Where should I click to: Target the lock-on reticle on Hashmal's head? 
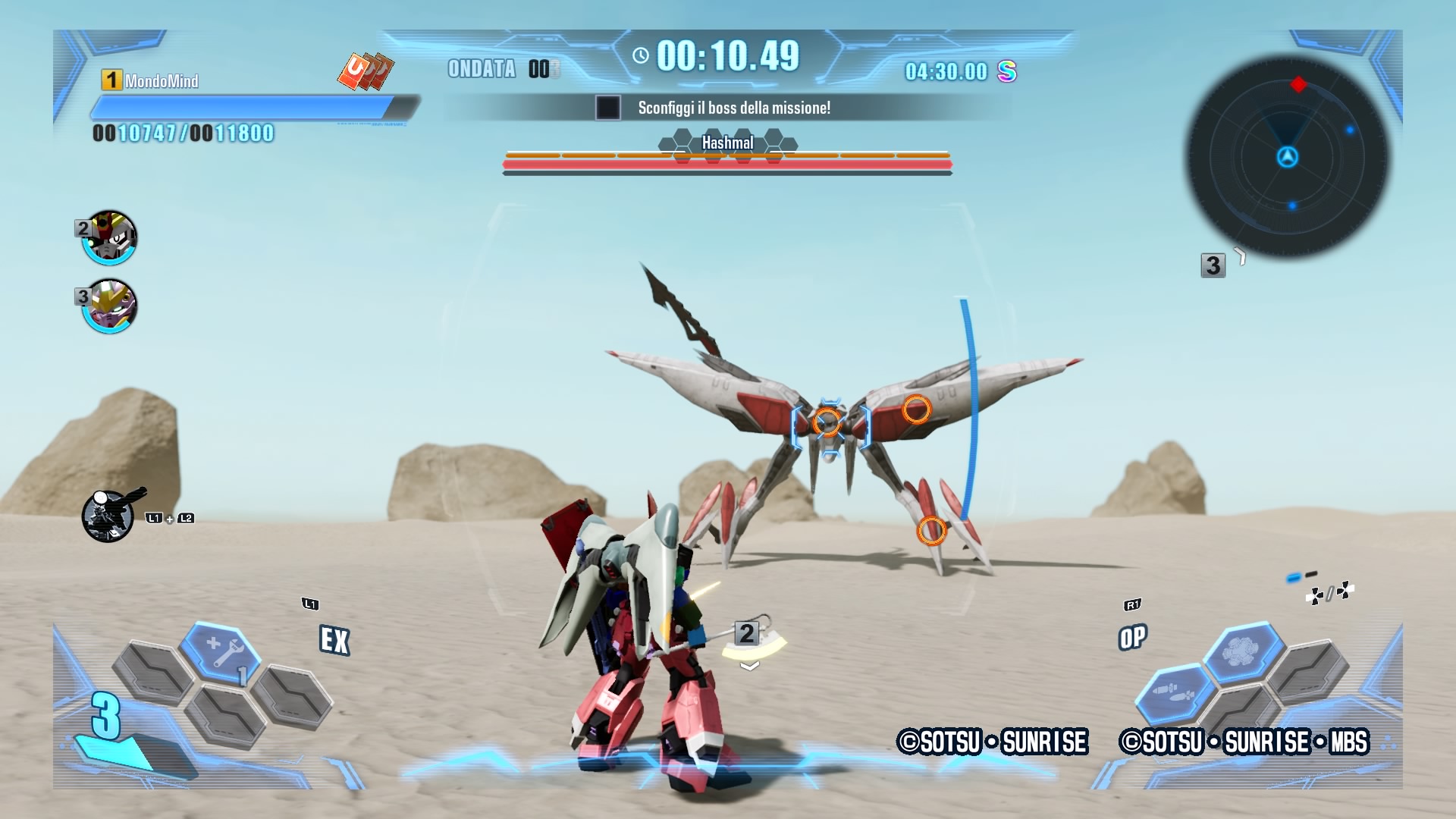(x=829, y=423)
